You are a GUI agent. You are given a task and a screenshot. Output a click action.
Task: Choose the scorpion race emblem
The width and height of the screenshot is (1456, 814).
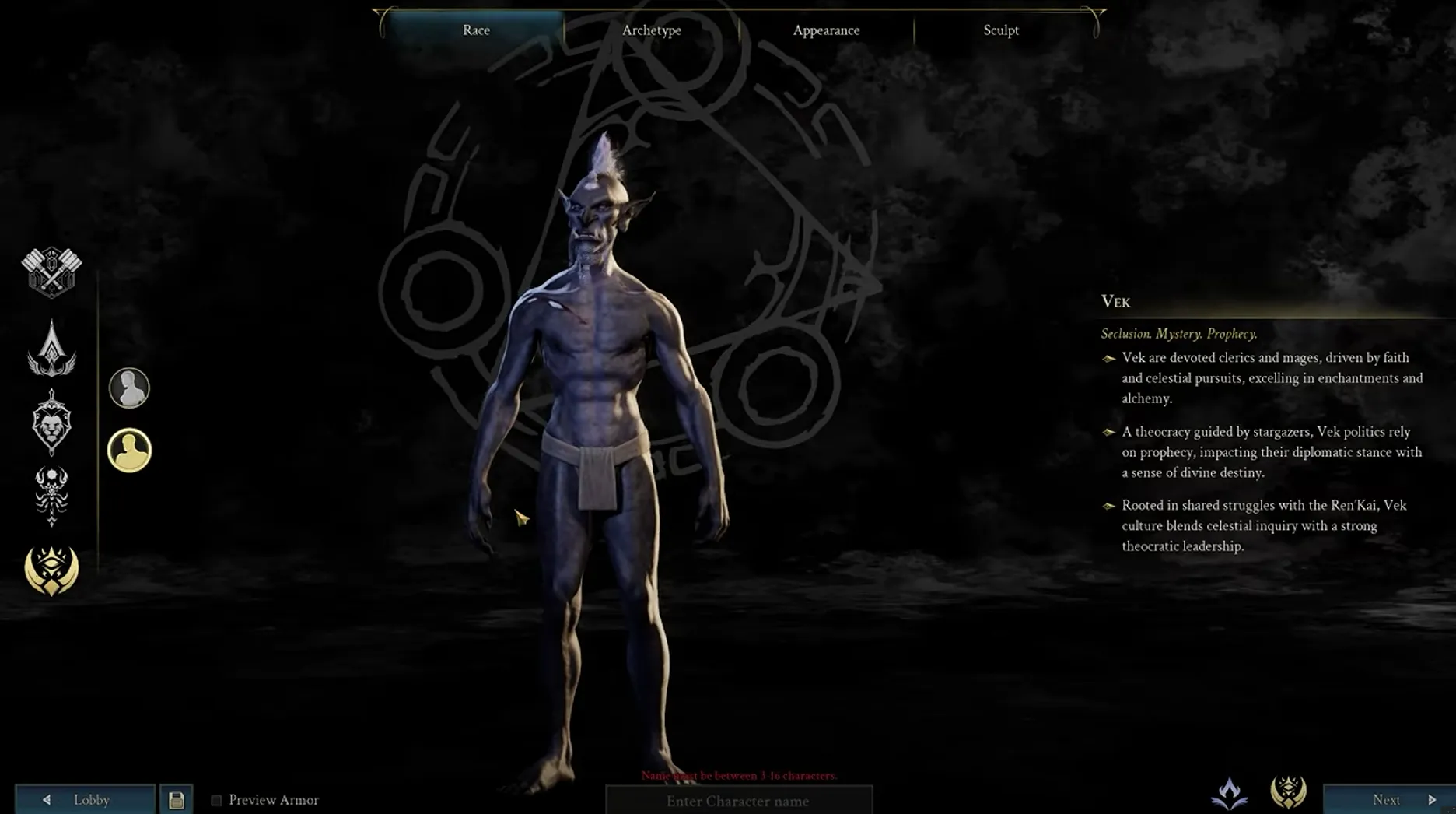tap(51, 495)
